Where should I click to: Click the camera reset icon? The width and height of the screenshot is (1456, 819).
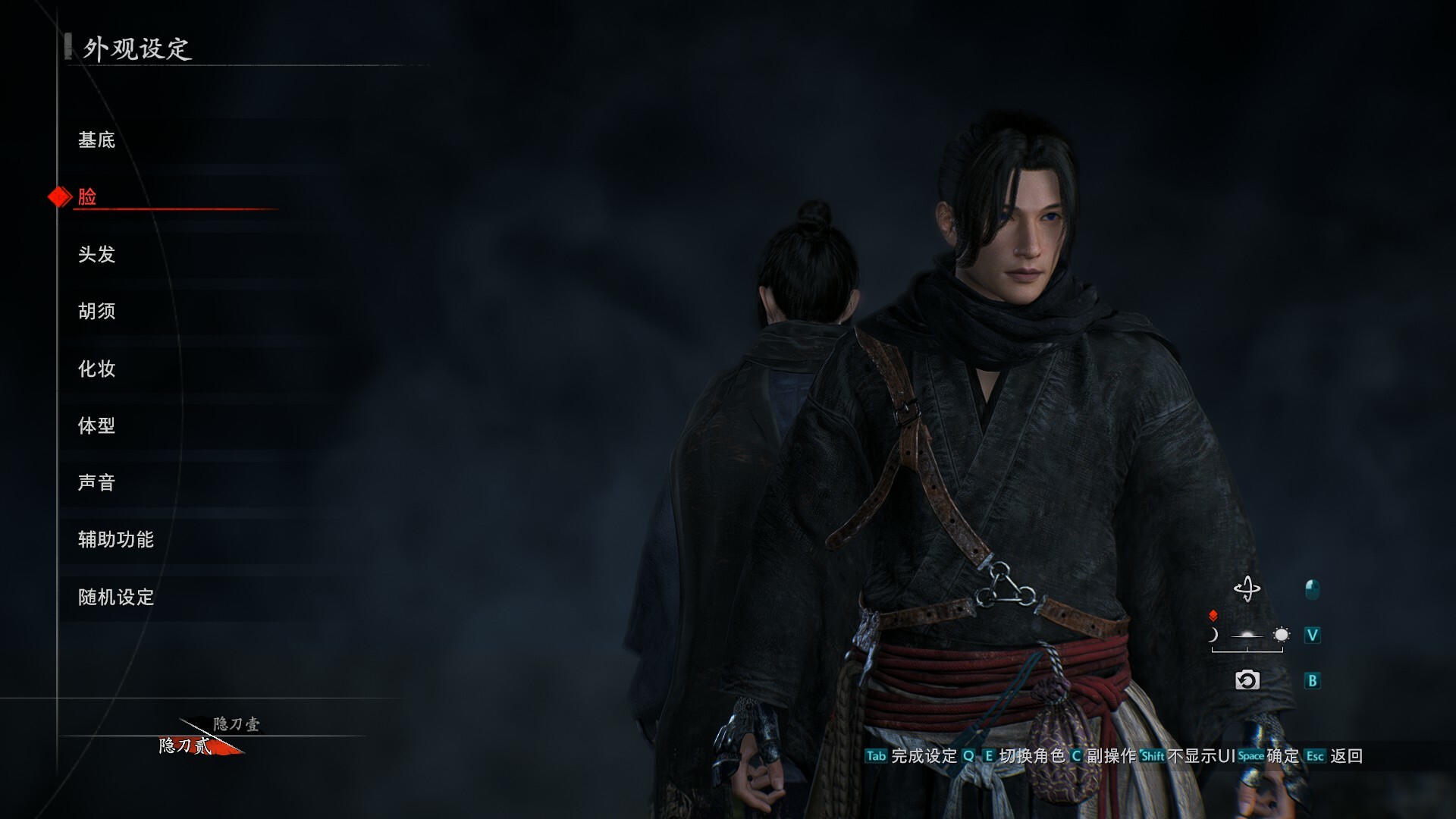[1247, 680]
